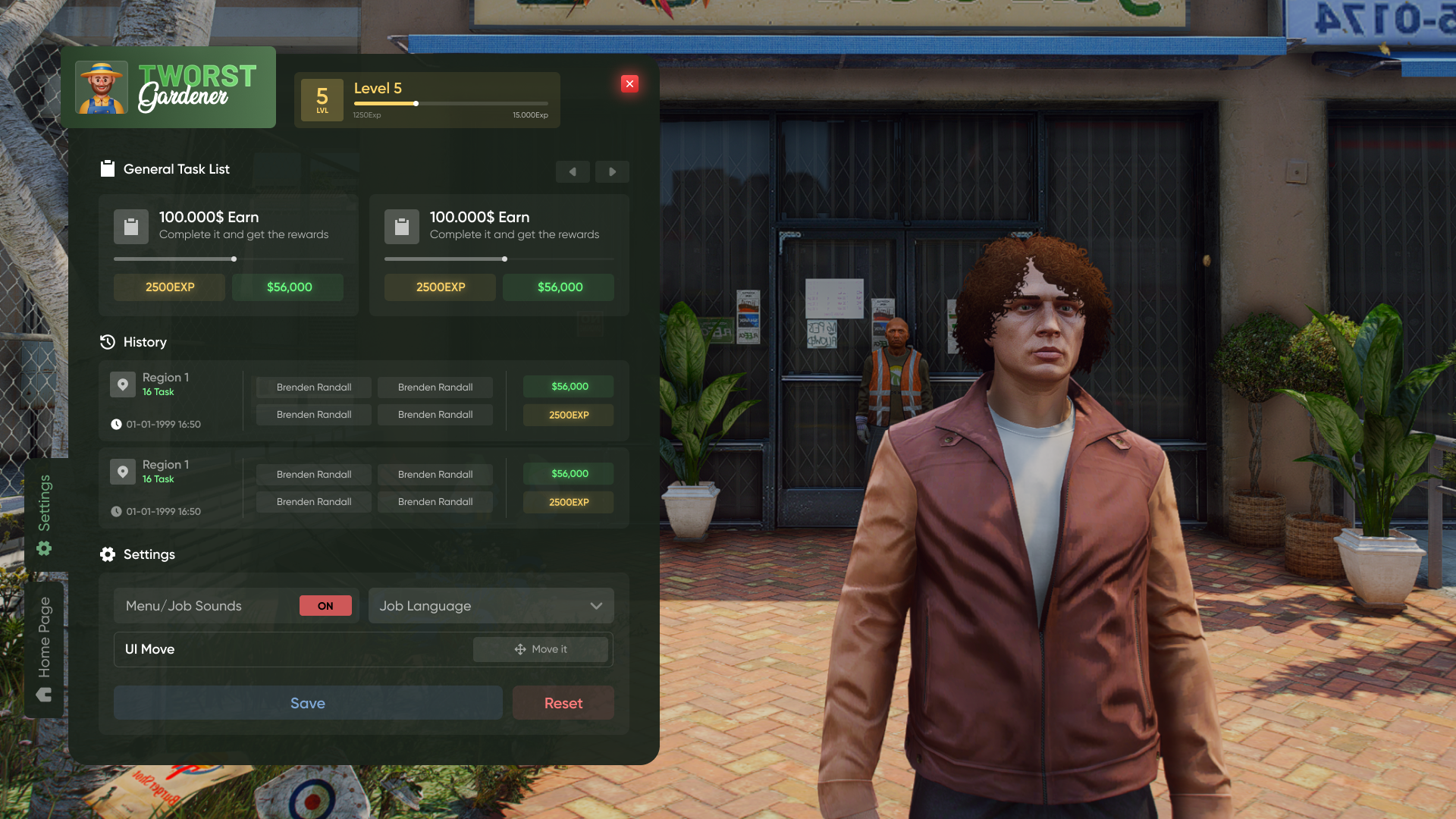
Task: Click the Level 5 badge icon
Action: point(322,99)
